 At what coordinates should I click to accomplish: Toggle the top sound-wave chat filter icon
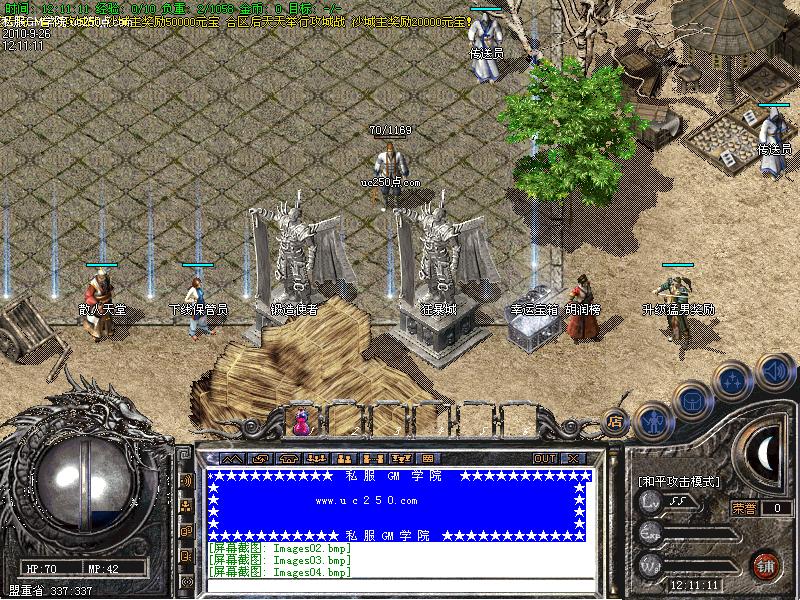click(x=186, y=481)
